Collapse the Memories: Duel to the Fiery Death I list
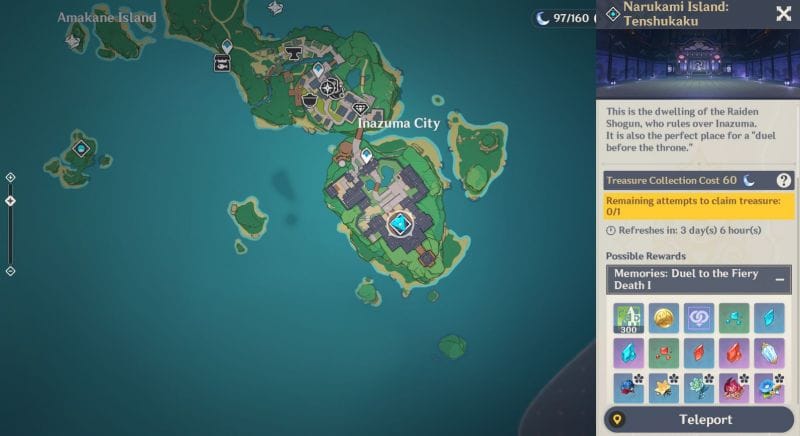 coord(780,280)
